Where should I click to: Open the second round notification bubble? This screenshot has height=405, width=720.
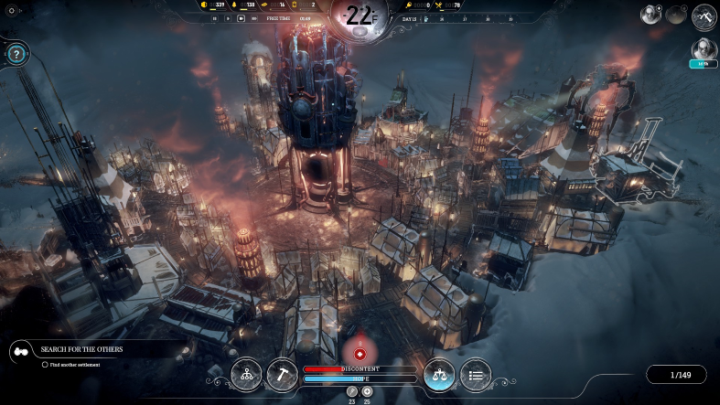tap(677, 14)
